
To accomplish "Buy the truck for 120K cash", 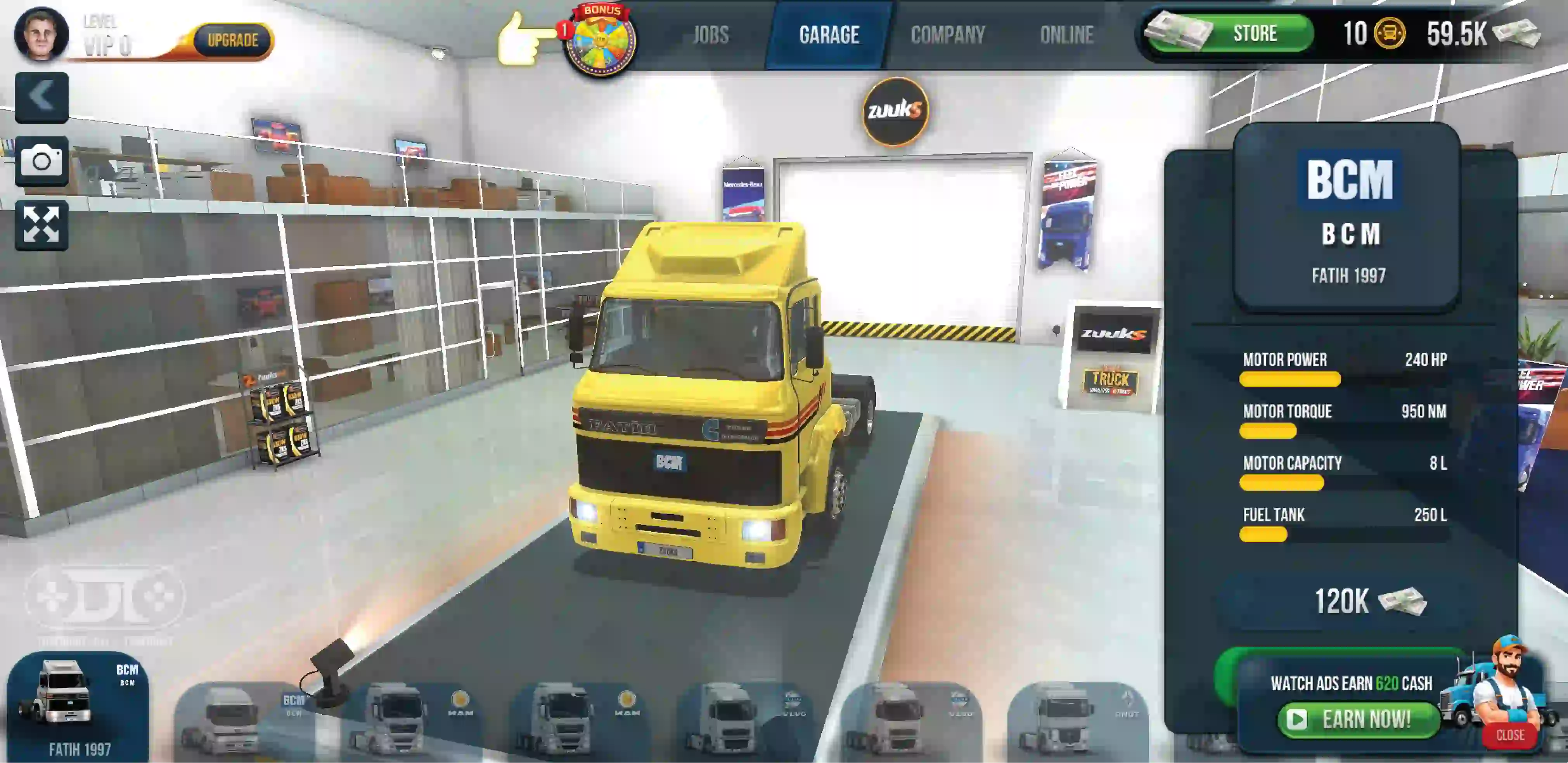I will [1368, 601].
